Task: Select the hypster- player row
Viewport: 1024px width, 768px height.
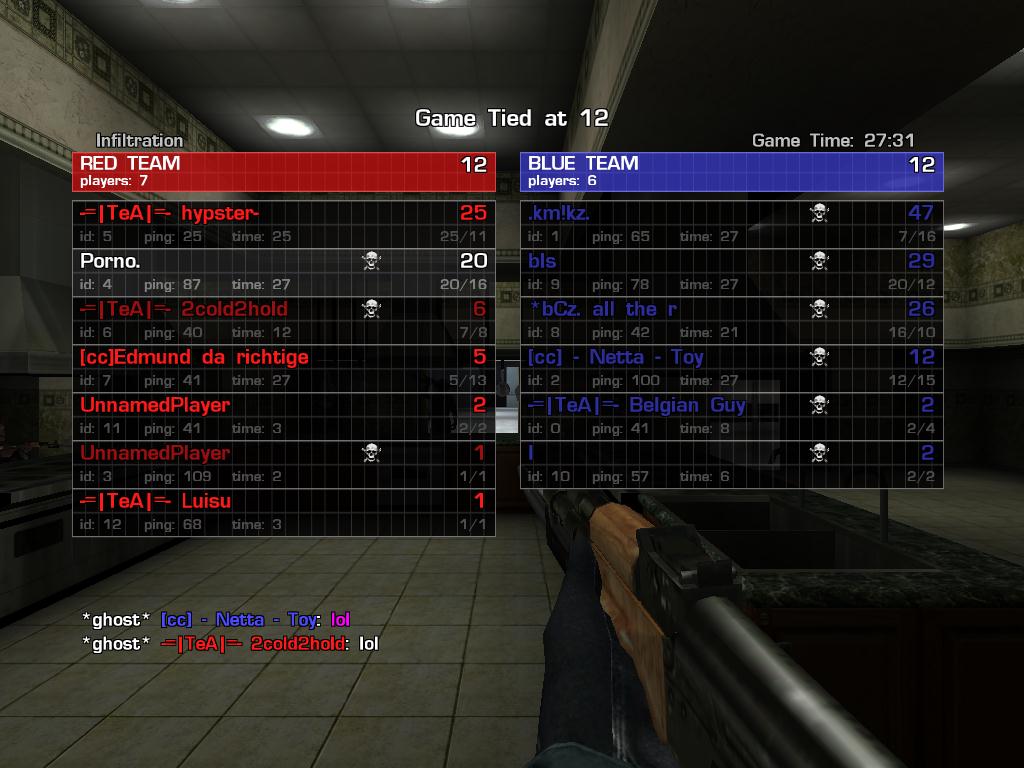Action: coord(283,224)
